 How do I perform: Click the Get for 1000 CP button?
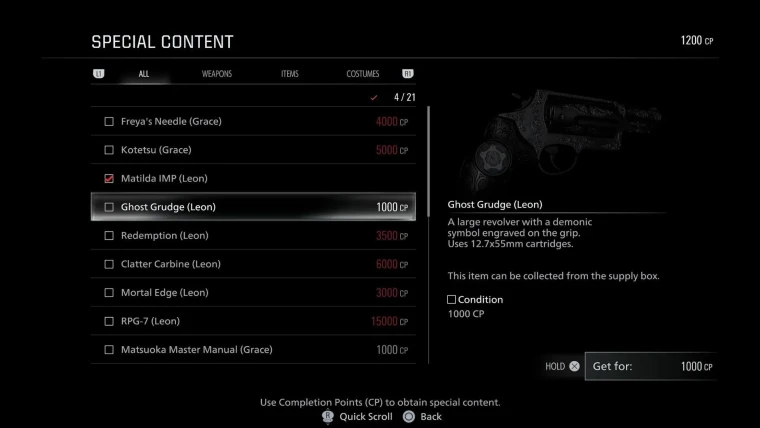(650, 366)
